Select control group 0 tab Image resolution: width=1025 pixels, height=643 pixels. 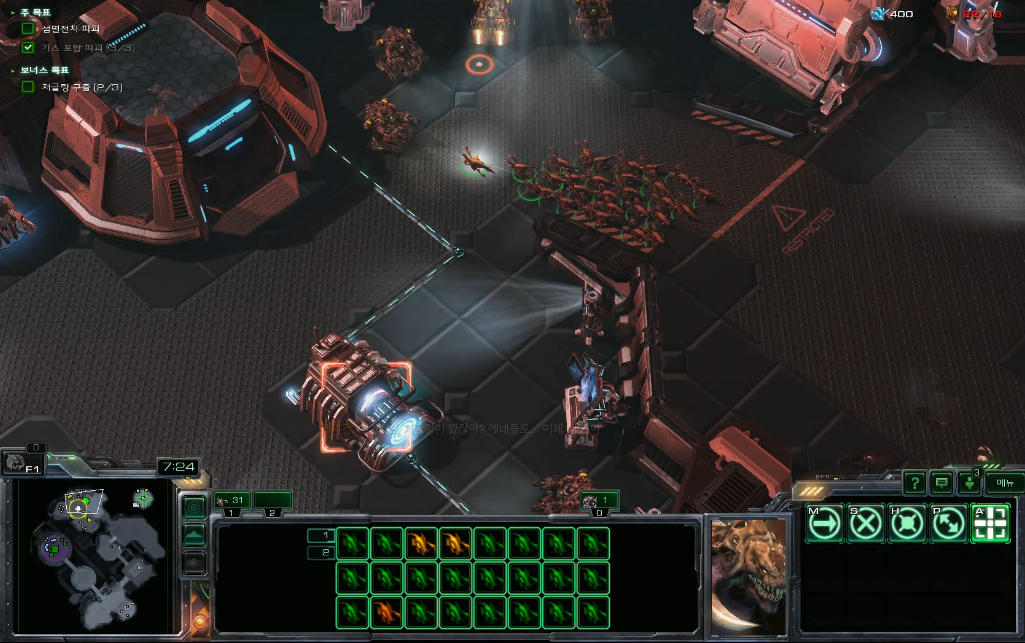pyautogui.click(x=600, y=500)
